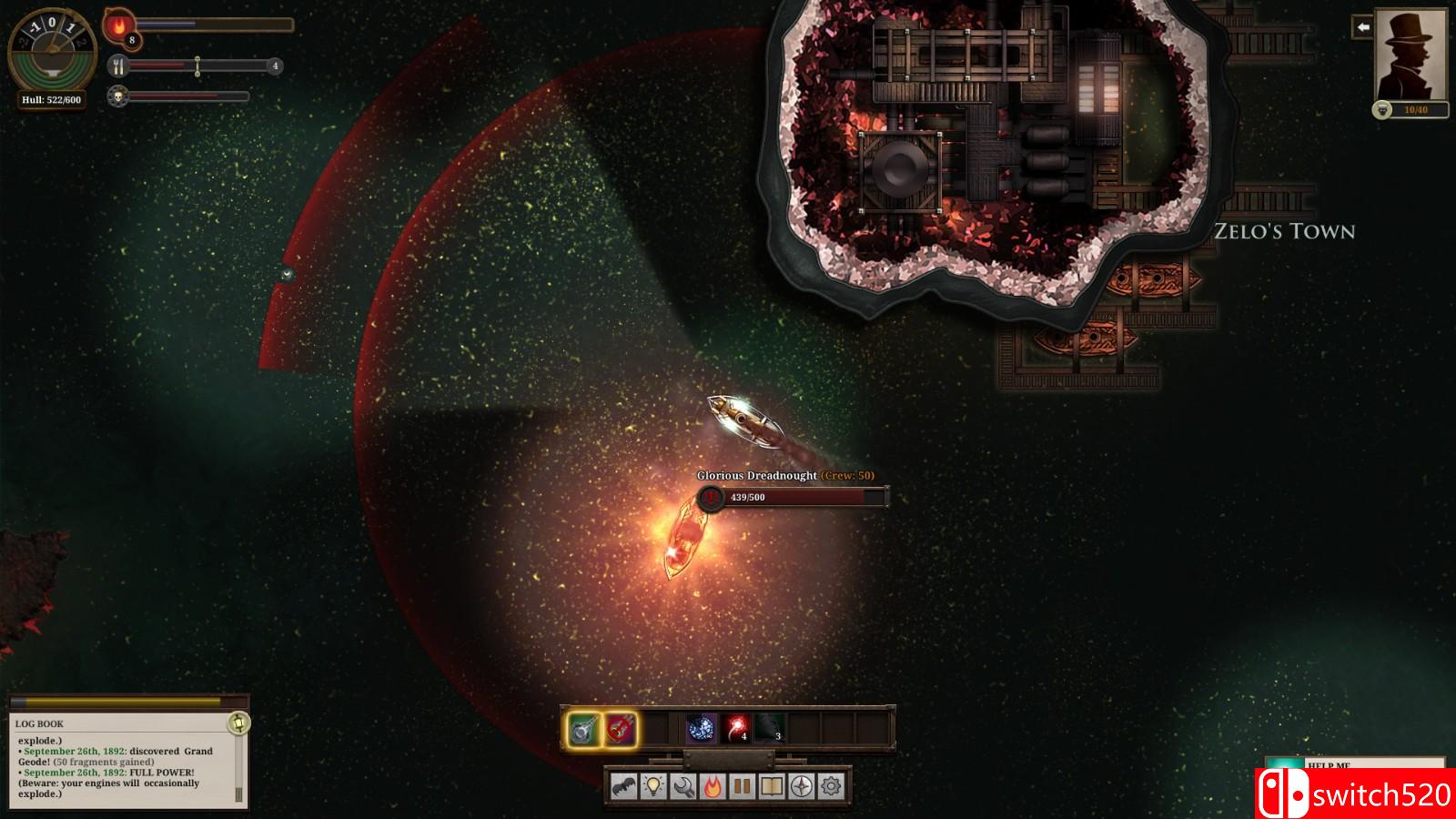Select the dark item slot showing 3
Image resolution: width=1456 pixels, height=819 pixels.
(x=770, y=729)
